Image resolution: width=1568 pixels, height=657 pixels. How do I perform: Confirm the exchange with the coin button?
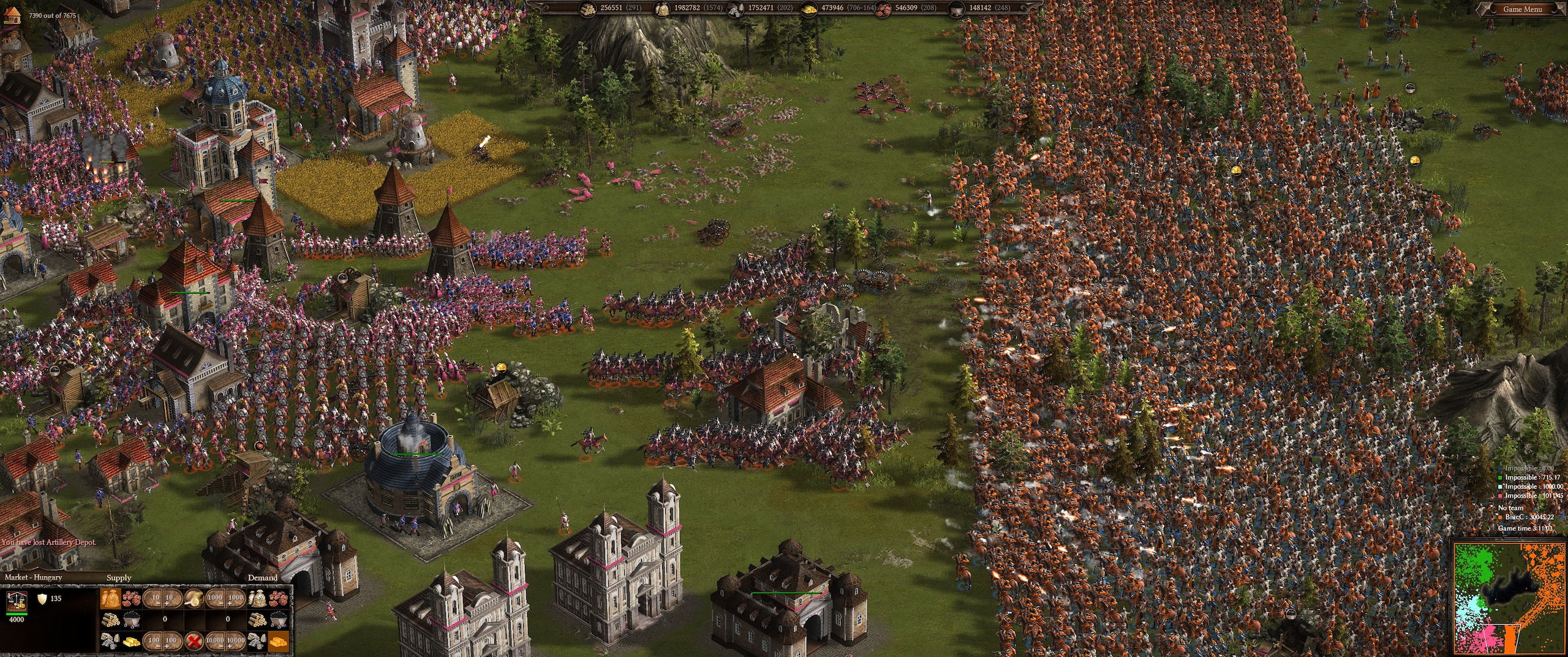[x=195, y=598]
